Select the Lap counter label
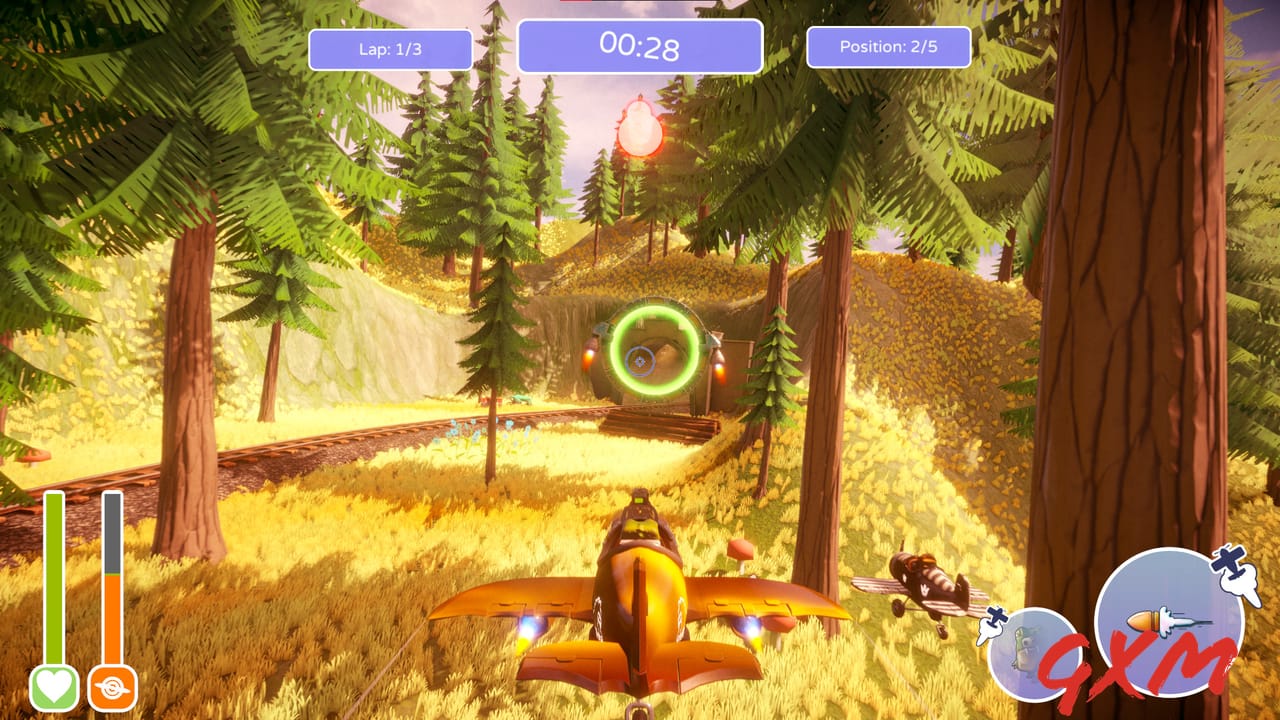 point(392,48)
